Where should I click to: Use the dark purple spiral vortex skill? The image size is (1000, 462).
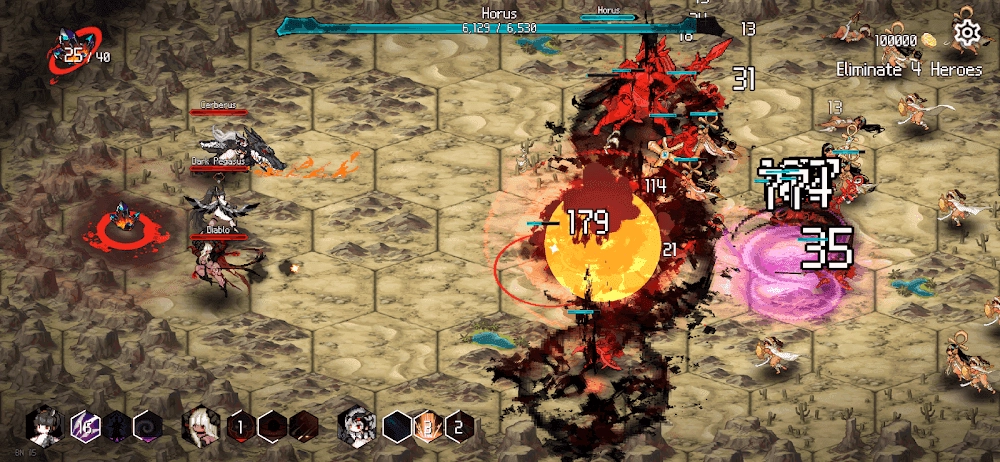coord(147,426)
